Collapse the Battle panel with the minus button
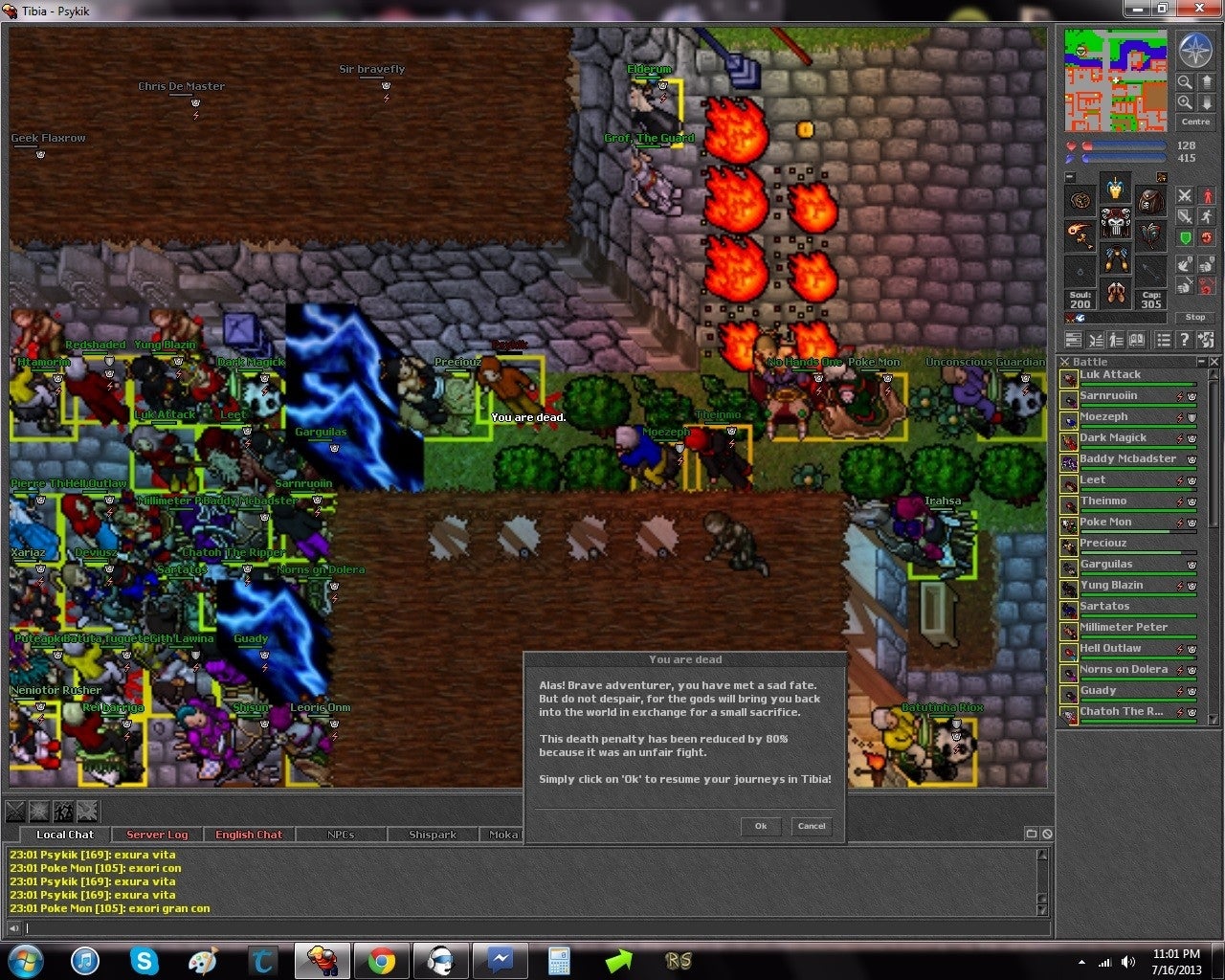This screenshot has height=980, width=1225. [x=1201, y=361]
